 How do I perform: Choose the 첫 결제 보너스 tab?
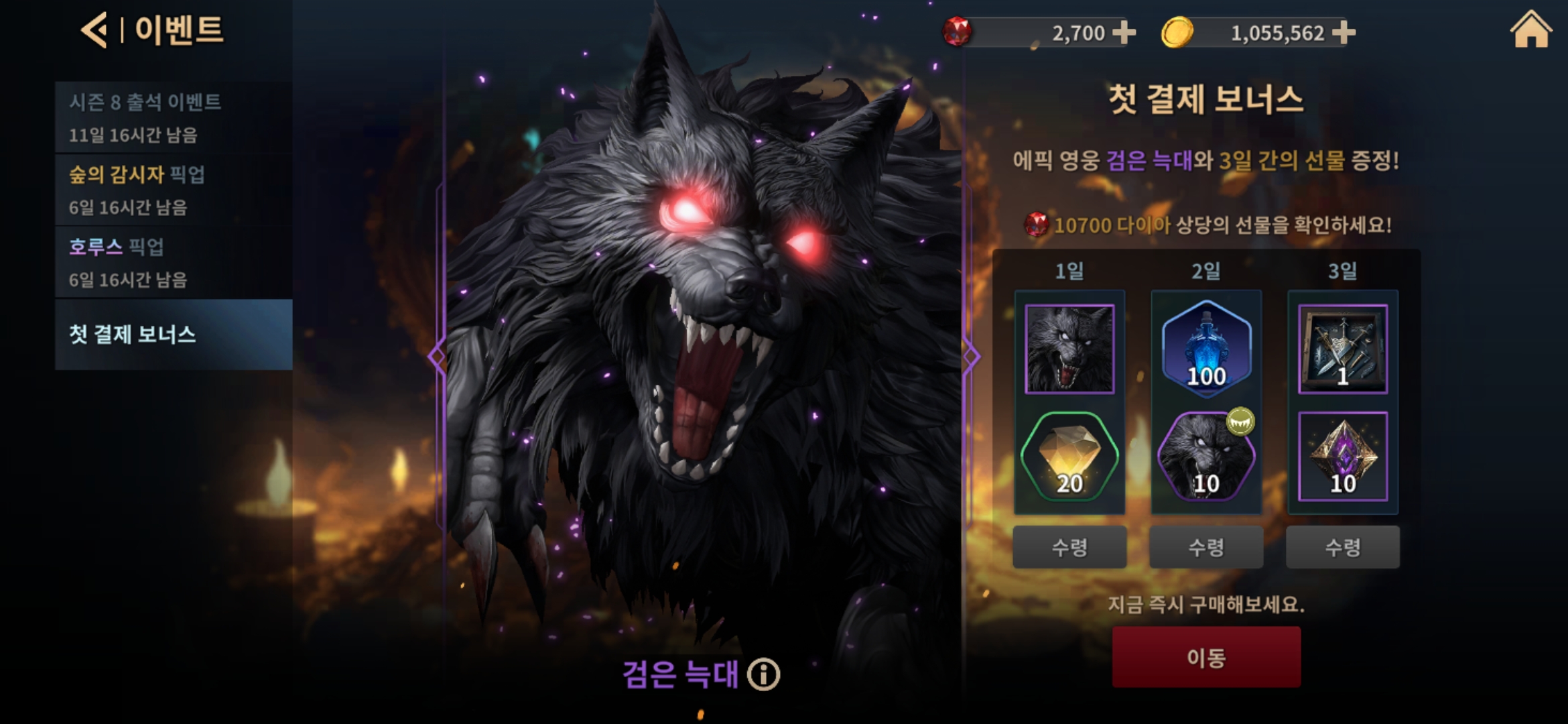(x=173, y=334)
